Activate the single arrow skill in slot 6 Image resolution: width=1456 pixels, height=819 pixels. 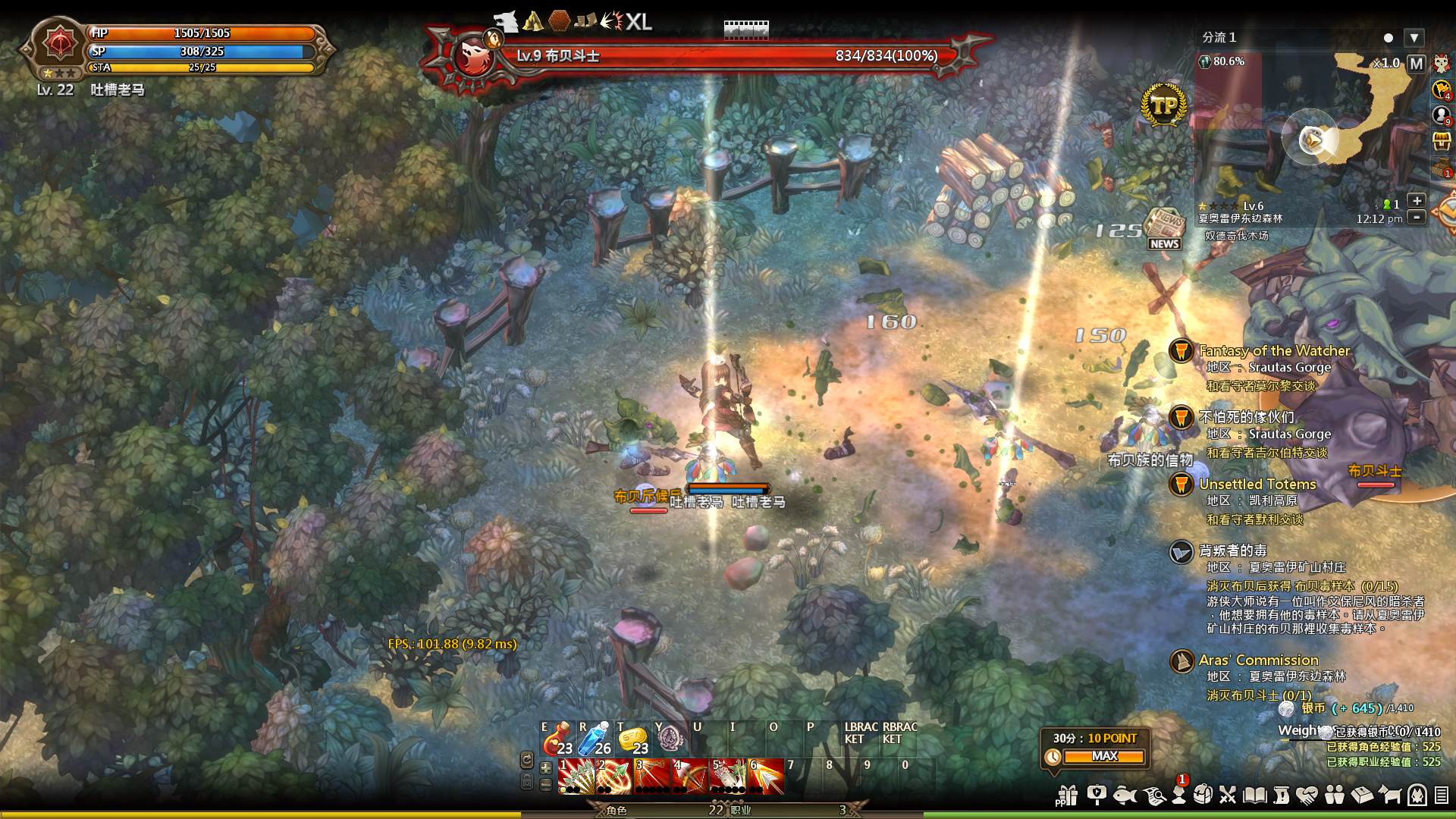tap(766, 776)
